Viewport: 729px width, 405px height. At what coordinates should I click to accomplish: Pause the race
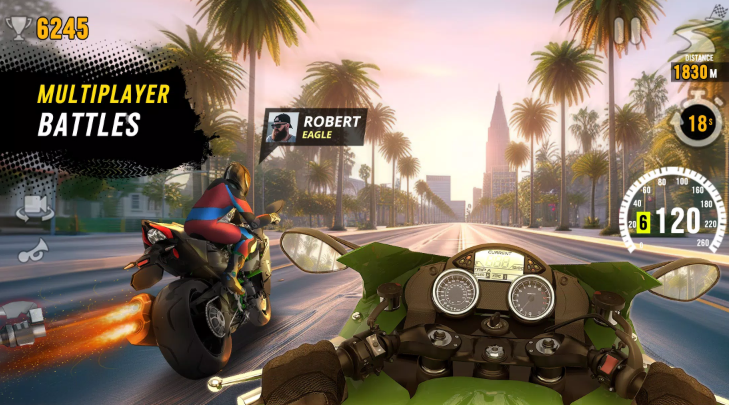coord(627,31)
